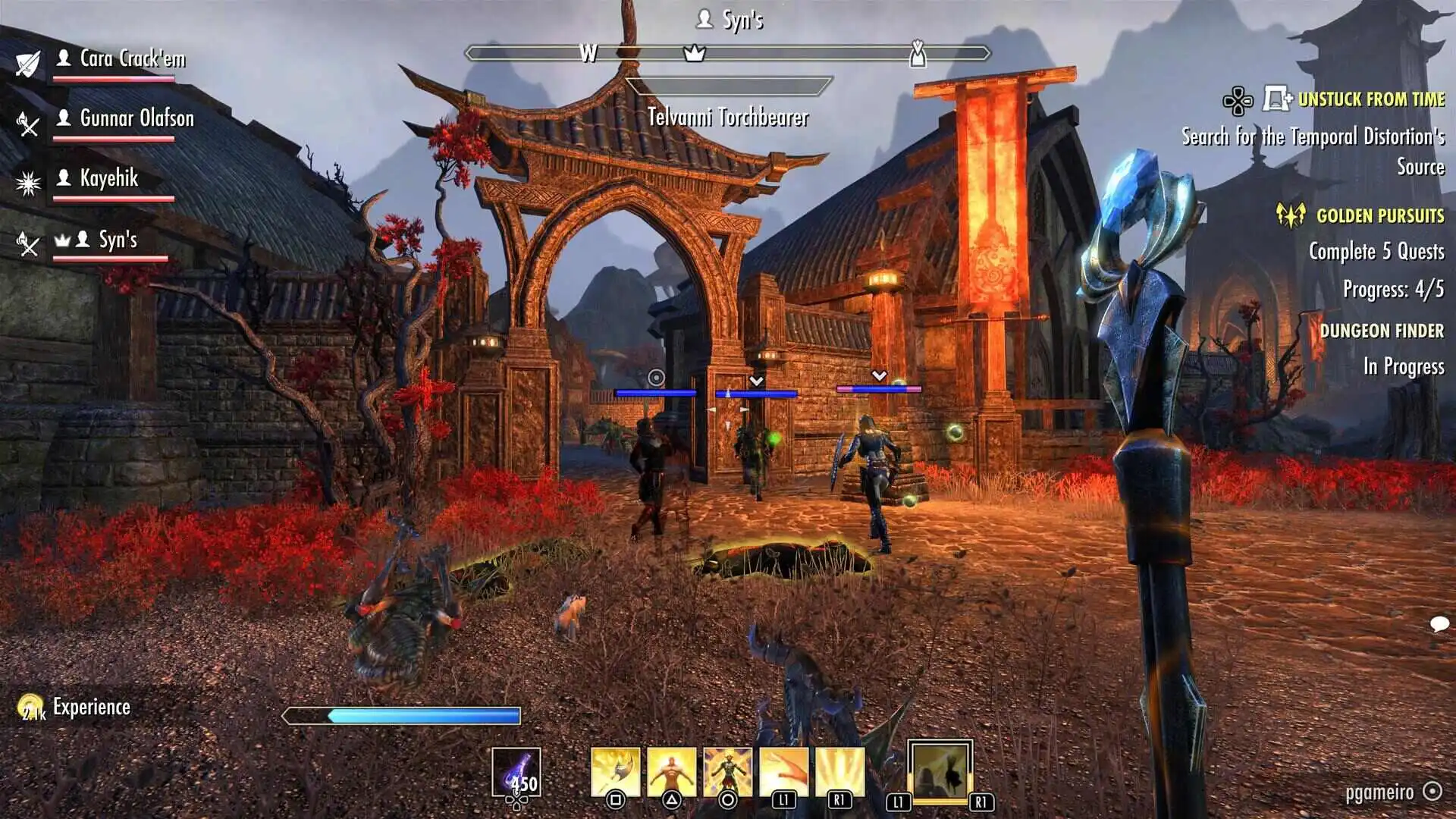Activate the golden light rays ability

pyautogui.click(x=839, y=772)
